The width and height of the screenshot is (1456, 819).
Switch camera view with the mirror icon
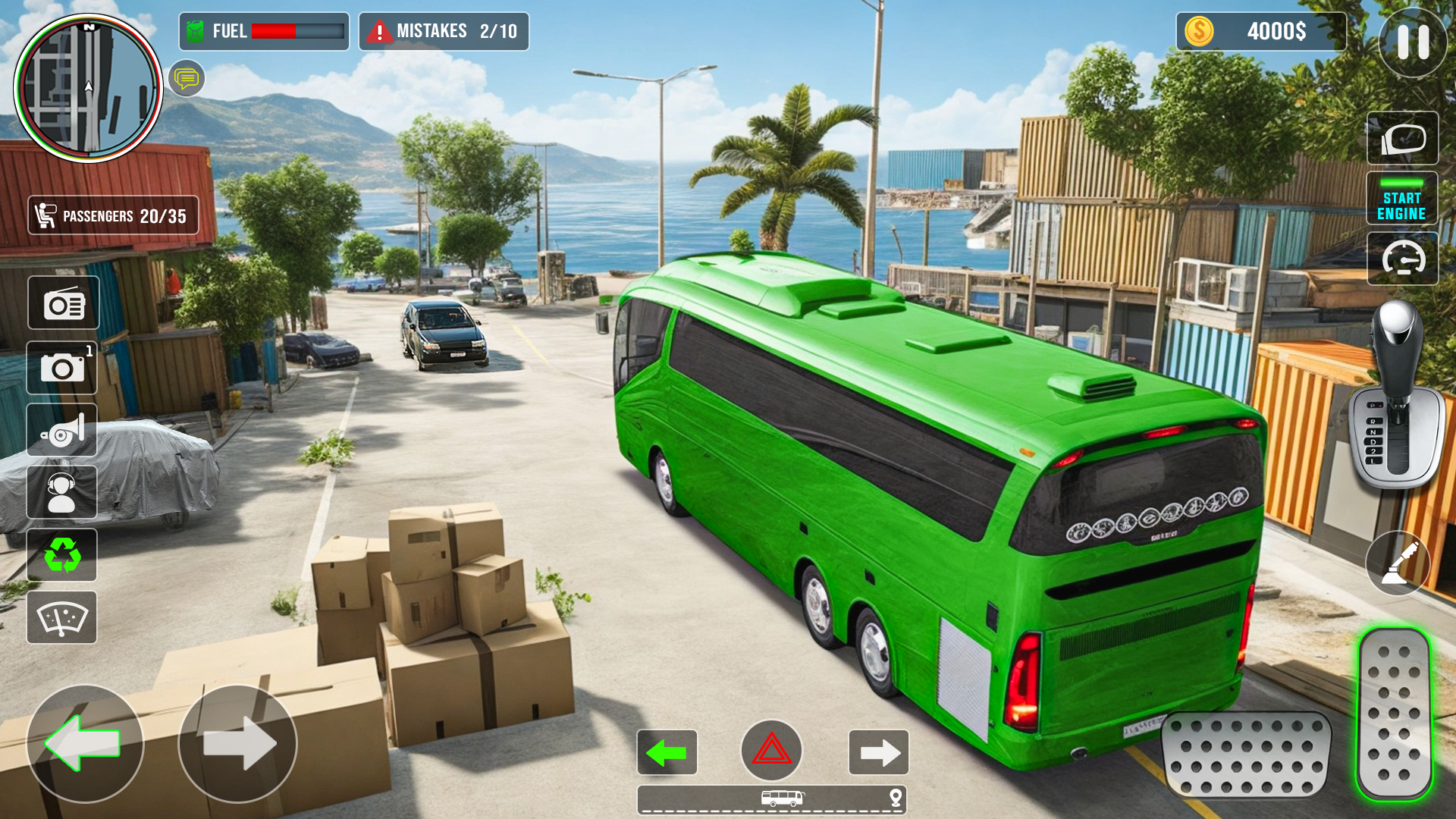[1402, 138]
